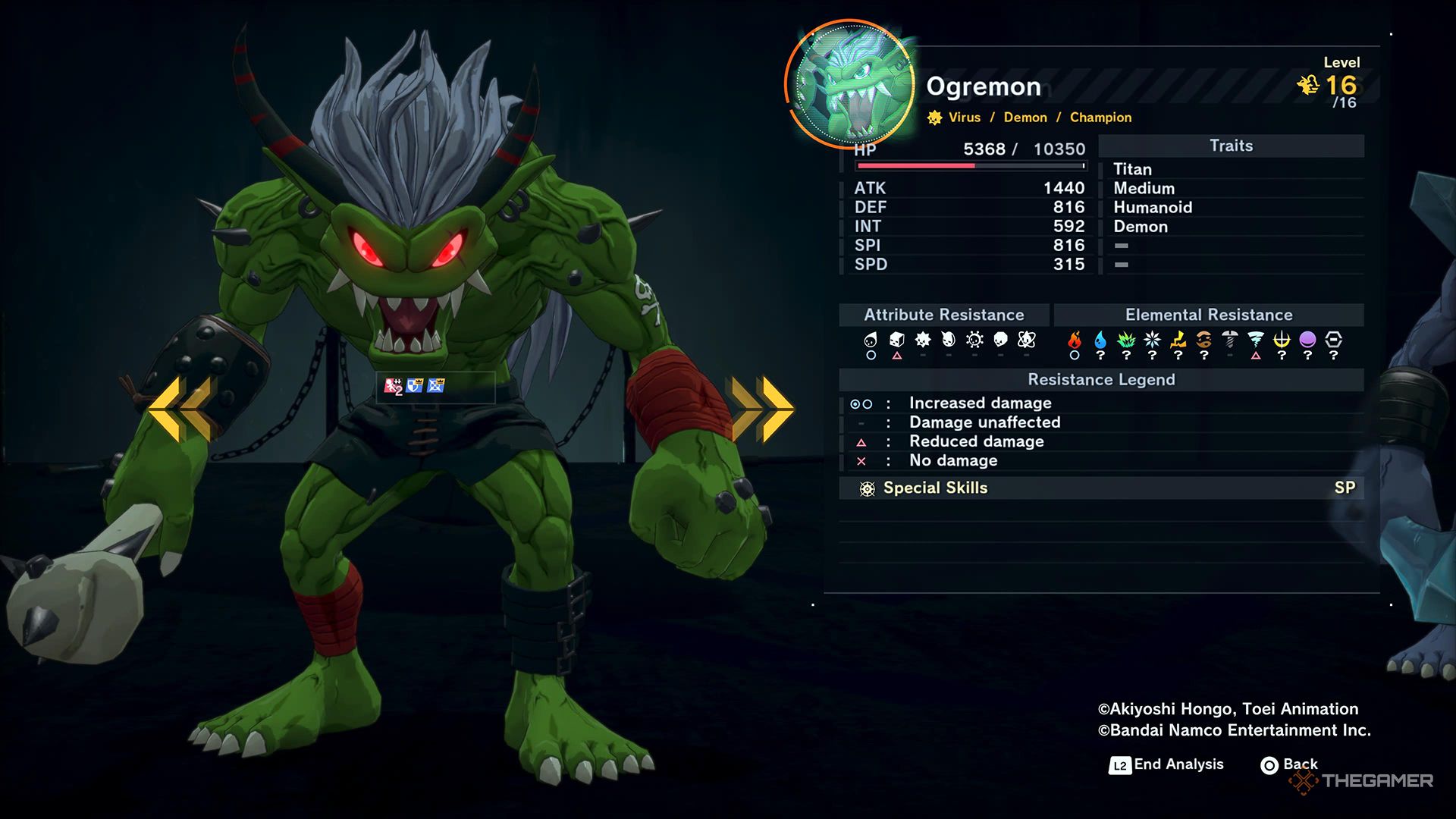Select the purple orb resistance icon
The width and height of the screenshot is (1456, 819).
pos(1307,340)
